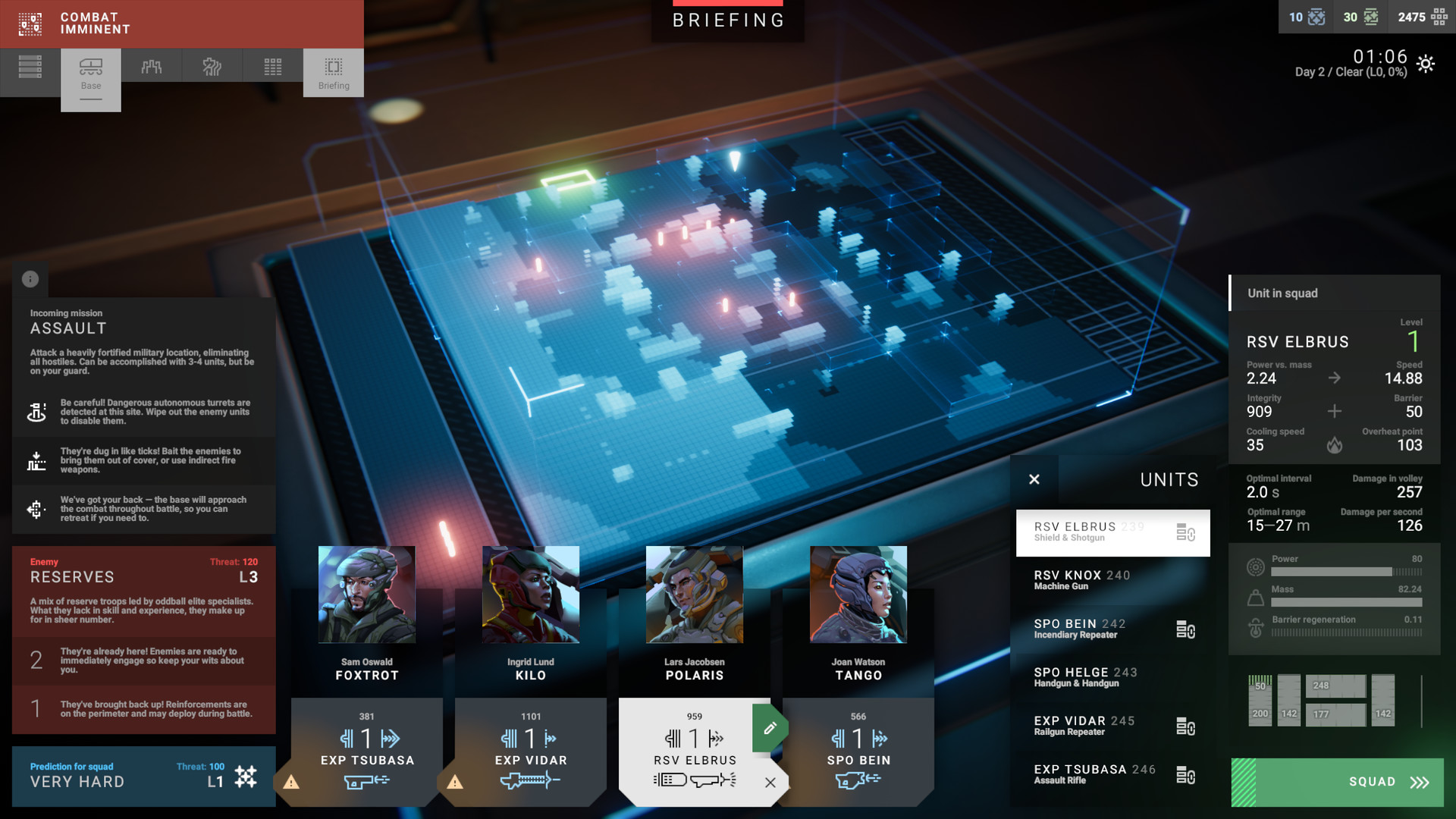1456x819 pixels.
Task: Select Sam Oswald Foxtrot's portrait
Action: (x=367, y=595)
